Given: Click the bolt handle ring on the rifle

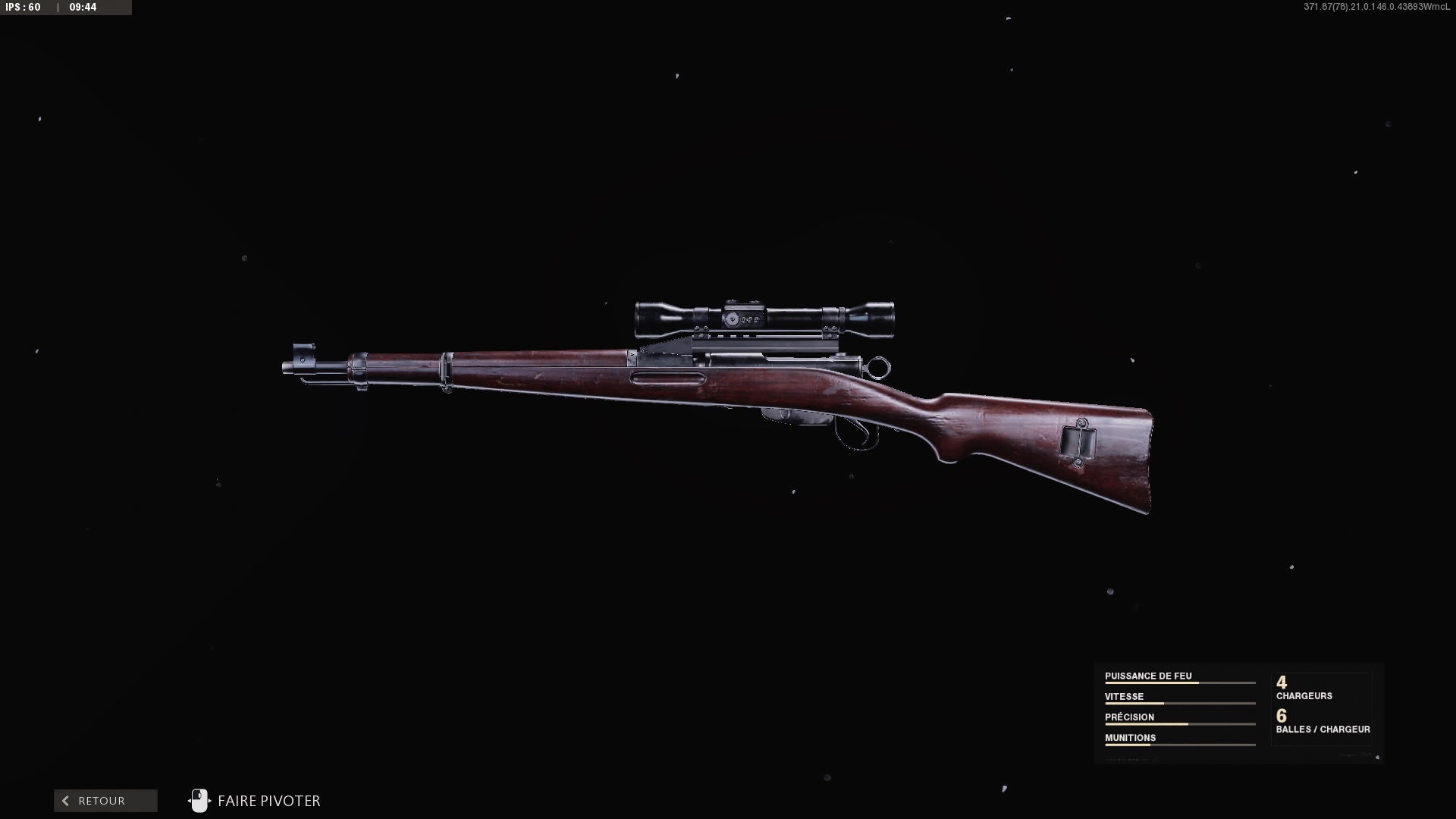Looking at the screenshot, I should point(879,367).
